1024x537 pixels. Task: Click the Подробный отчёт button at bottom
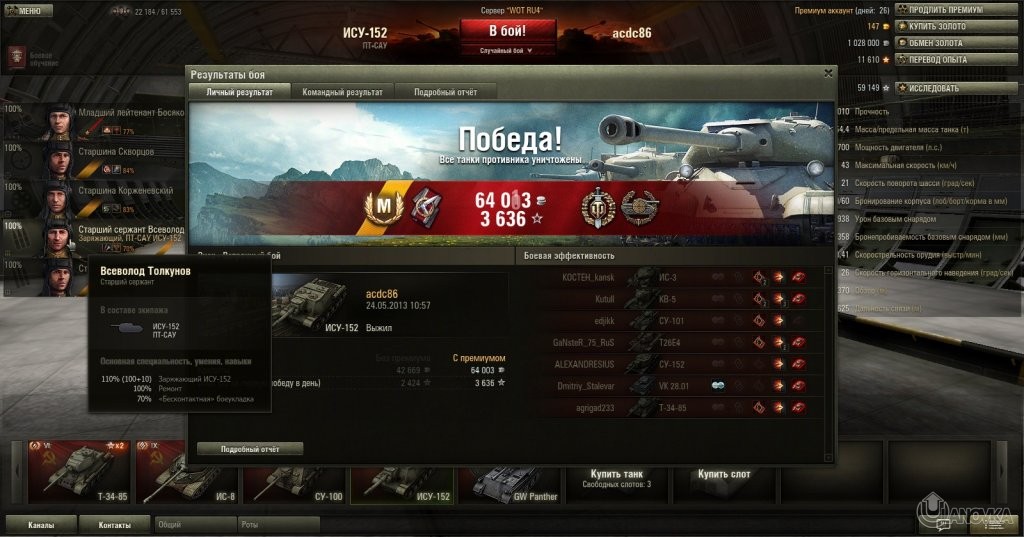pyautogui.click(x=249, y=449)
